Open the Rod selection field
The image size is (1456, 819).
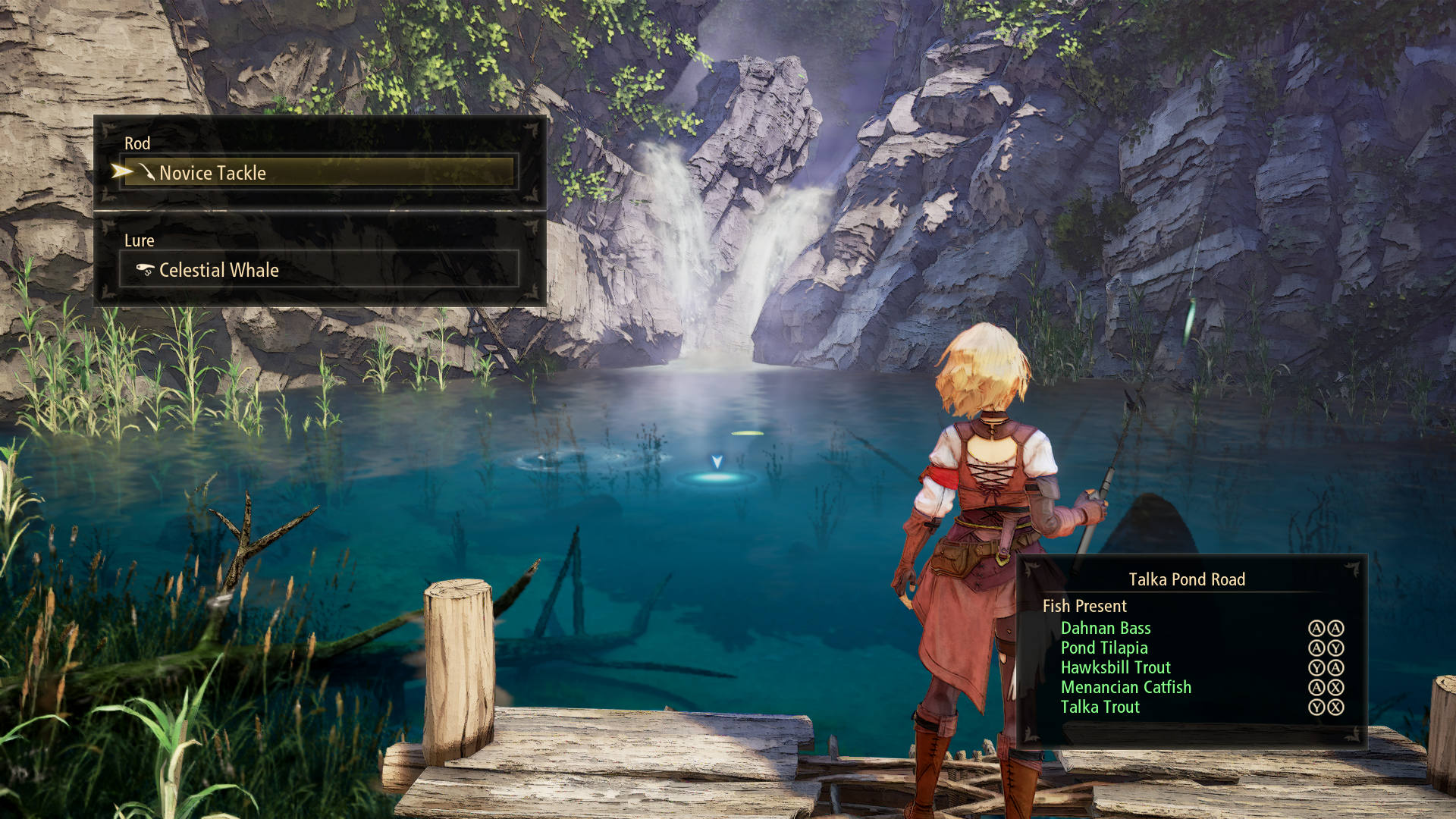(318, 172)
